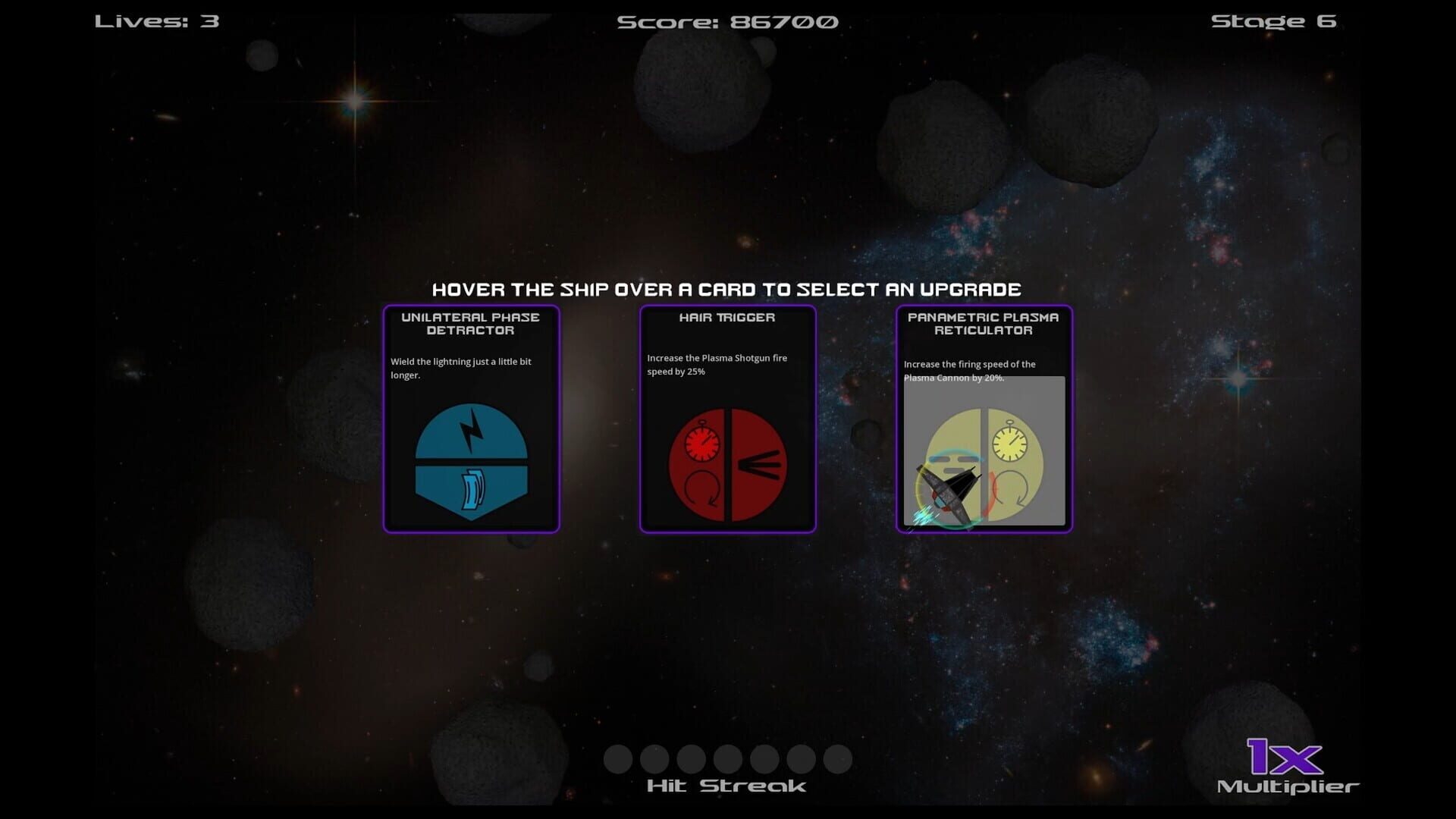Image resolution: width=1456 pixels, height=819 pixels.
Task: Select the Panametric Plasma Reticulator upgrade card
Action: point(984,419)
